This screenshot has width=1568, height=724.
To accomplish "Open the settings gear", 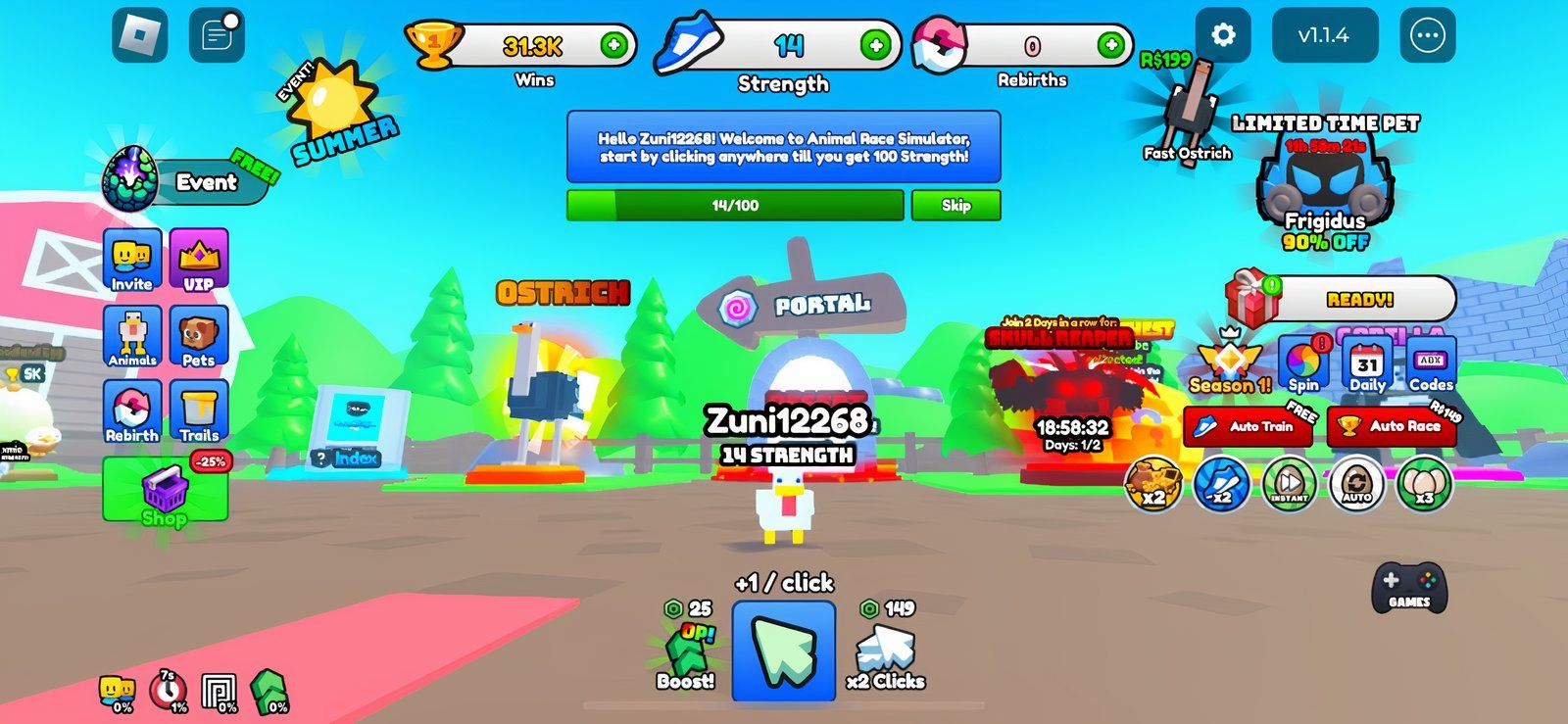I will pyautogui.click(x=1224, y=35).
